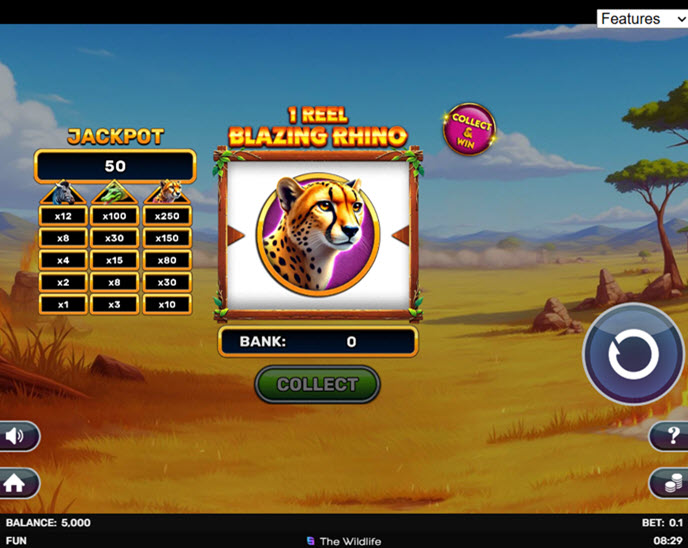Screen dimensions: 688x548
Task: Spin the reel with the circular arrow button
Action: [x=633, y=354]
